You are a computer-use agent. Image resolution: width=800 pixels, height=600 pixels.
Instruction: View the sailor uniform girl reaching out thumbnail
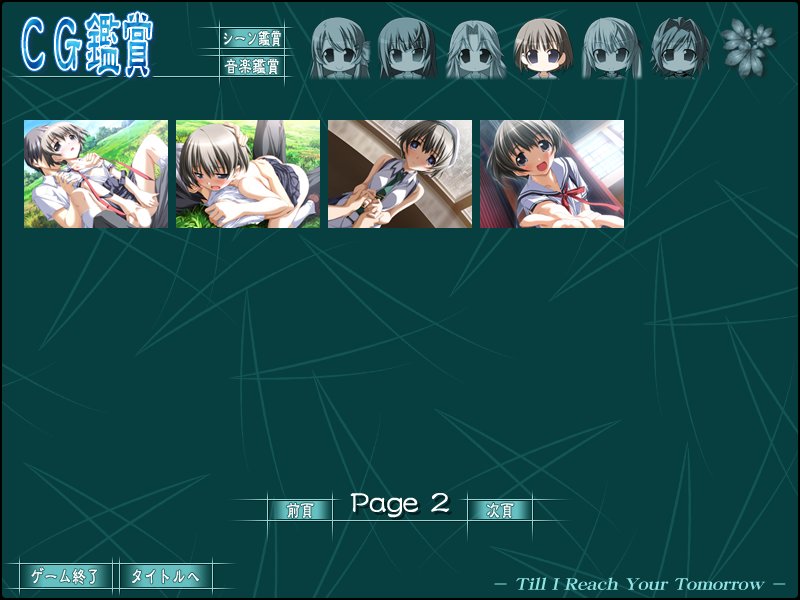tap(552, 174)
